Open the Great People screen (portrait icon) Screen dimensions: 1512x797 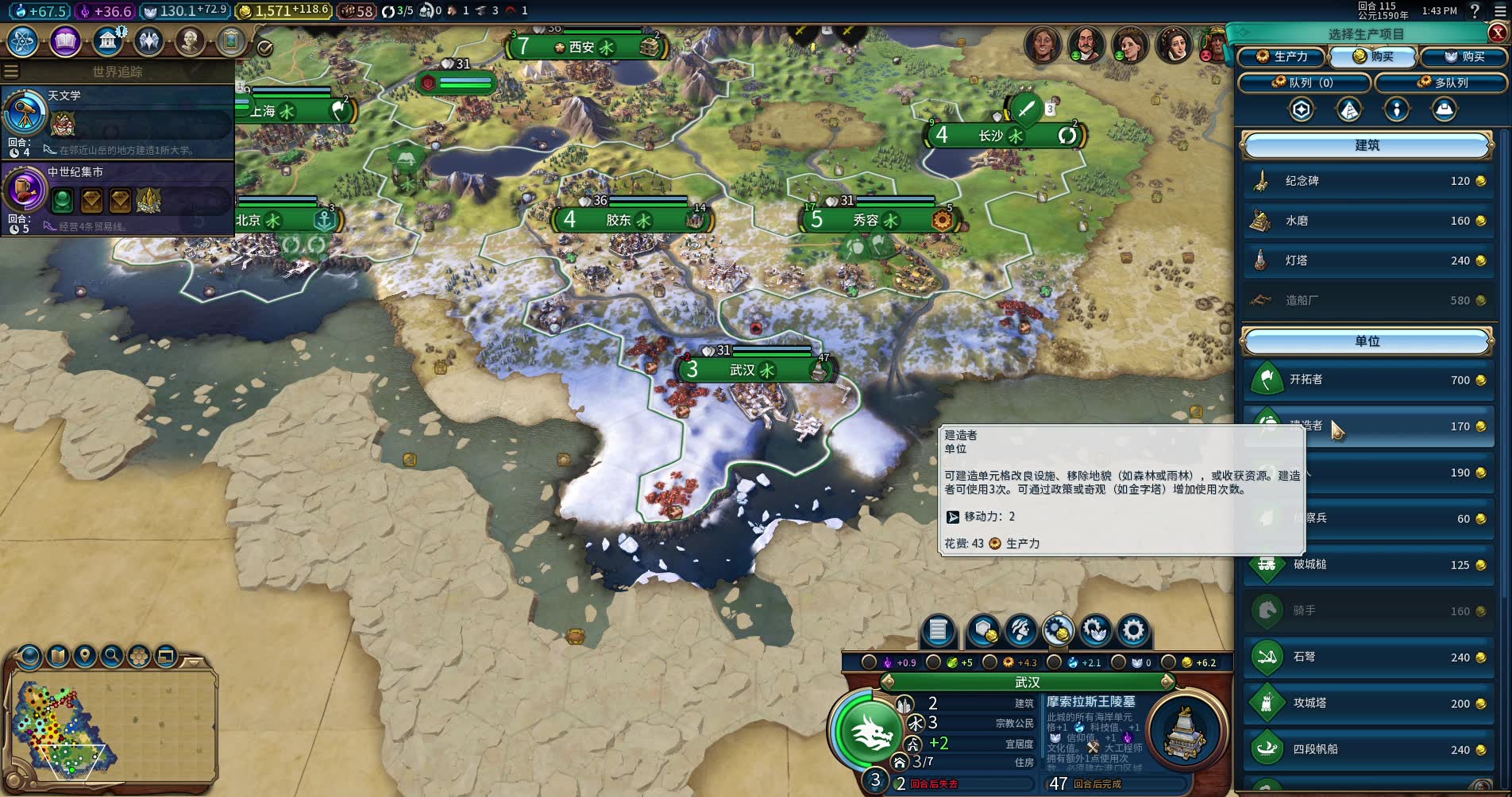[x=189, y=41]
